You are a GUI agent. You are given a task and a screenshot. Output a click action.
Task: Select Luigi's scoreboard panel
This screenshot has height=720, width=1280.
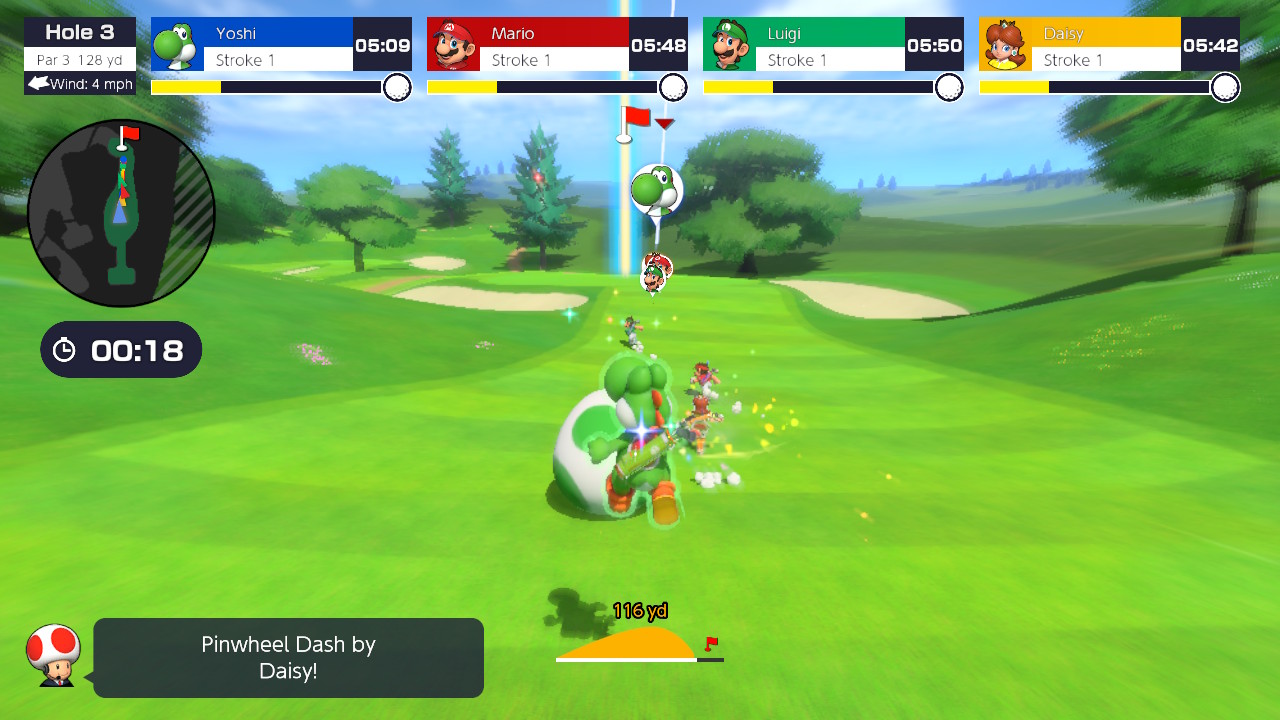tap(832, 44)
